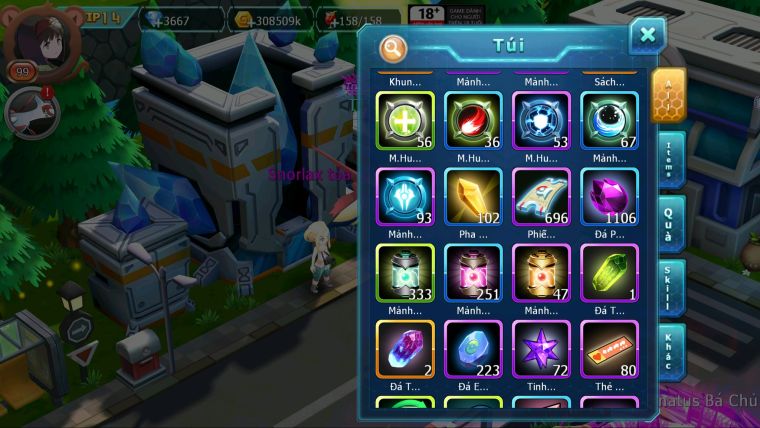Select the red orb item with 36
Viewport: 760px width, 428px height.
(x=473, y=120)
